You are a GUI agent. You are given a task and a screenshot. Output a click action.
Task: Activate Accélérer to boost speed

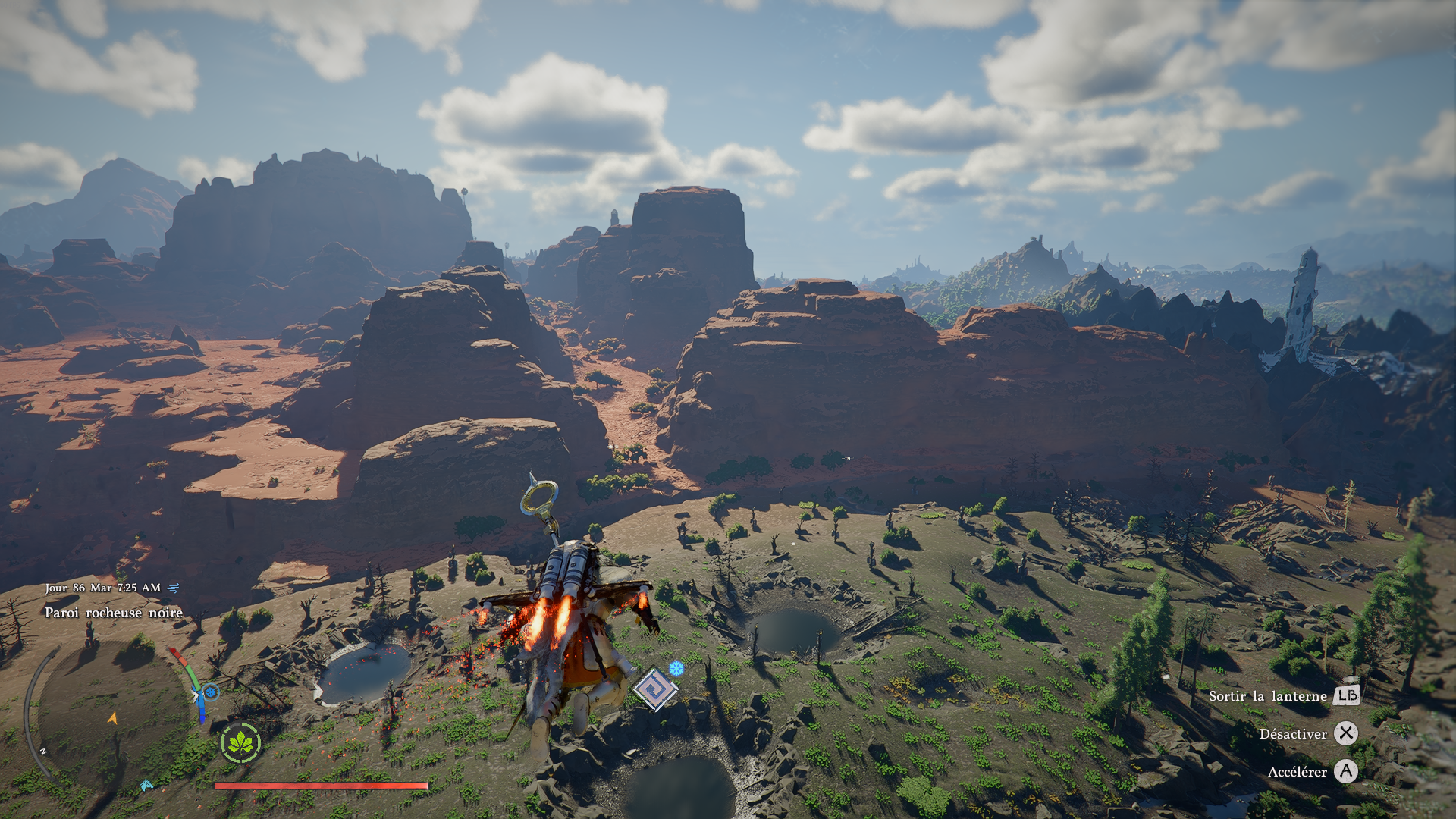click(1298, 773)
